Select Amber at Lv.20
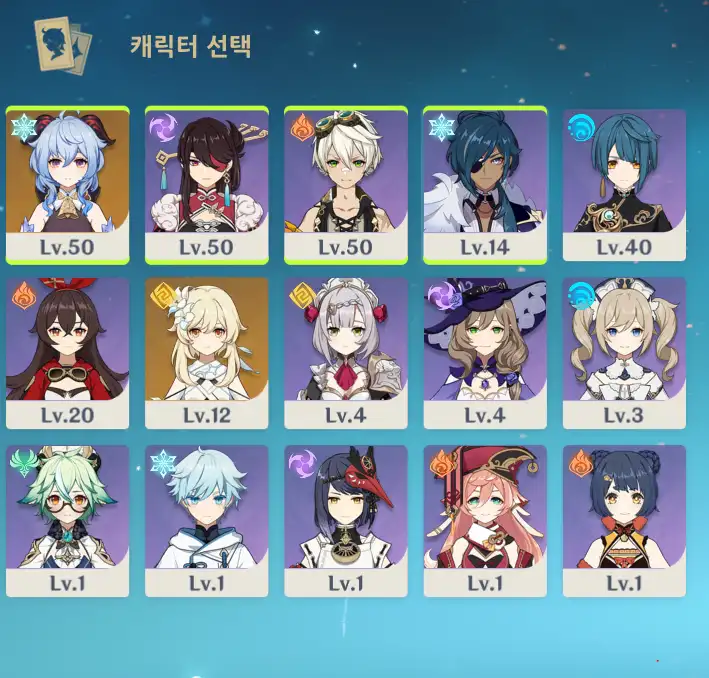Image resolution: width=709 pixels, height=678 pixels. (67, 352)
